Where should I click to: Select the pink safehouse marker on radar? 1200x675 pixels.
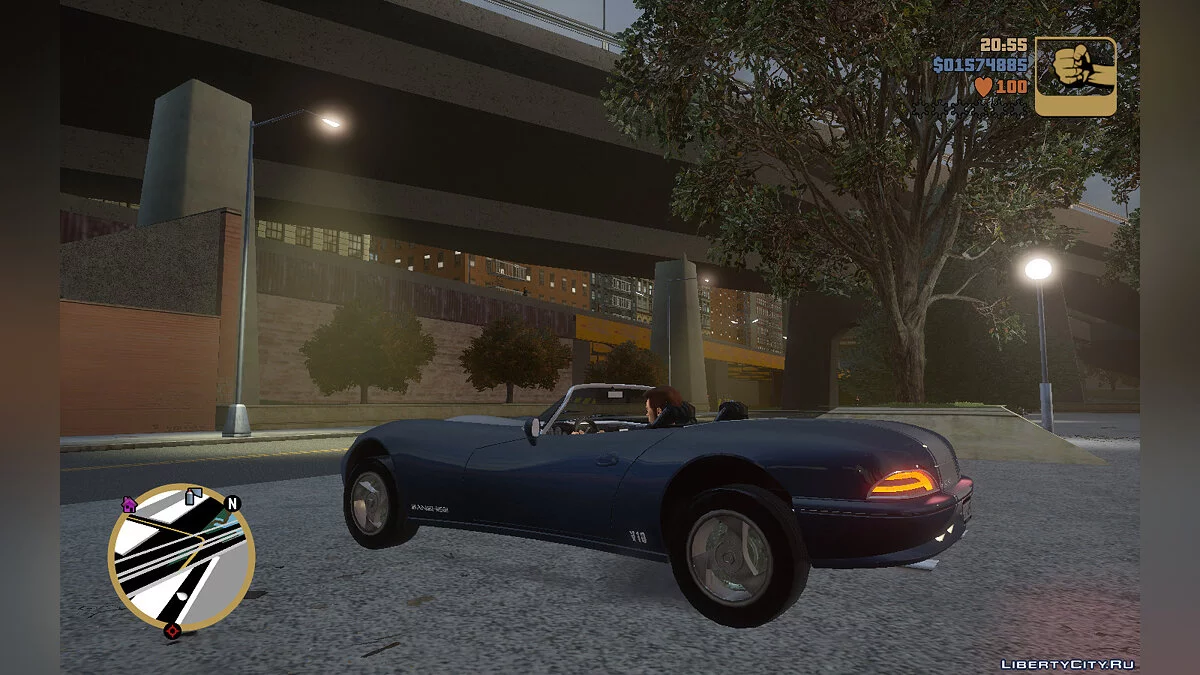point(129,504)
